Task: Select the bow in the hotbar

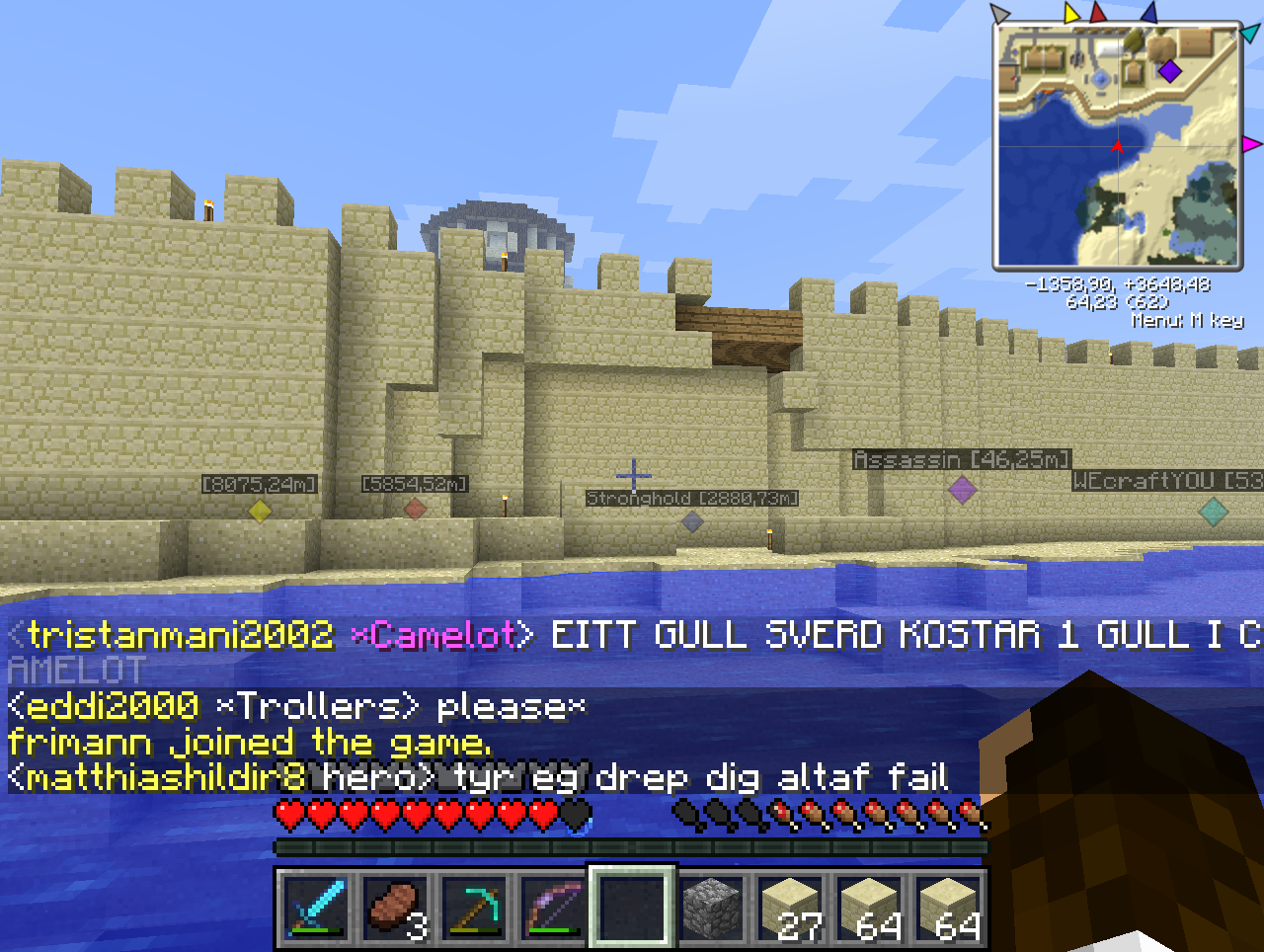Action: (553, 907)
